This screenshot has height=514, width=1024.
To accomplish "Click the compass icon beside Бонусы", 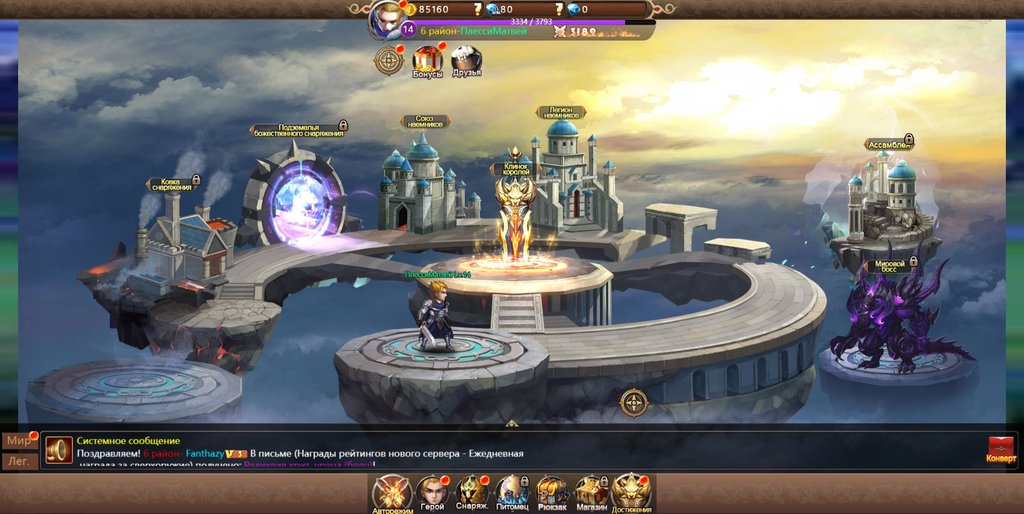I will tap(388, 60).
